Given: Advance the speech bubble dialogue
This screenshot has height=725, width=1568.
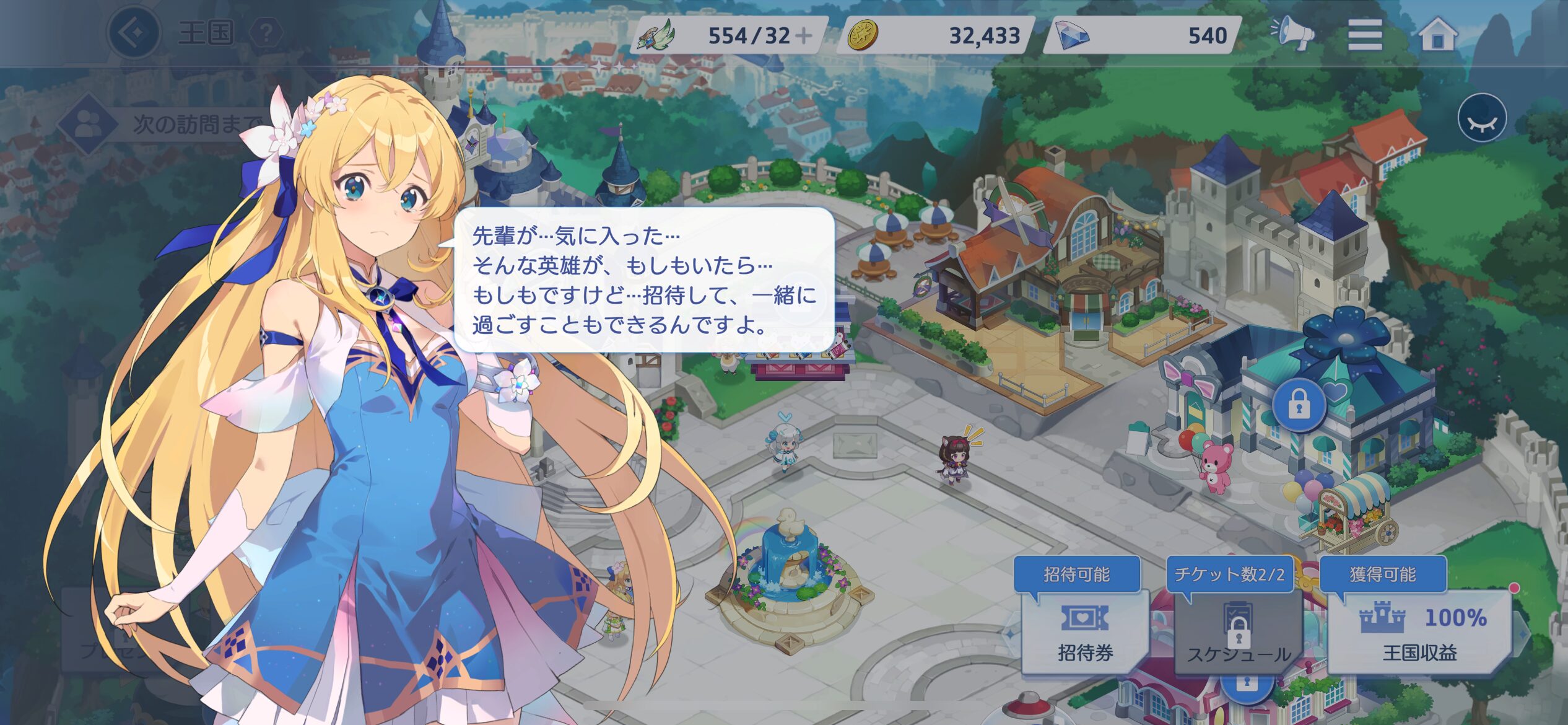Looking at the screenshot, I should pyautogui.click(x=644, y=280).
